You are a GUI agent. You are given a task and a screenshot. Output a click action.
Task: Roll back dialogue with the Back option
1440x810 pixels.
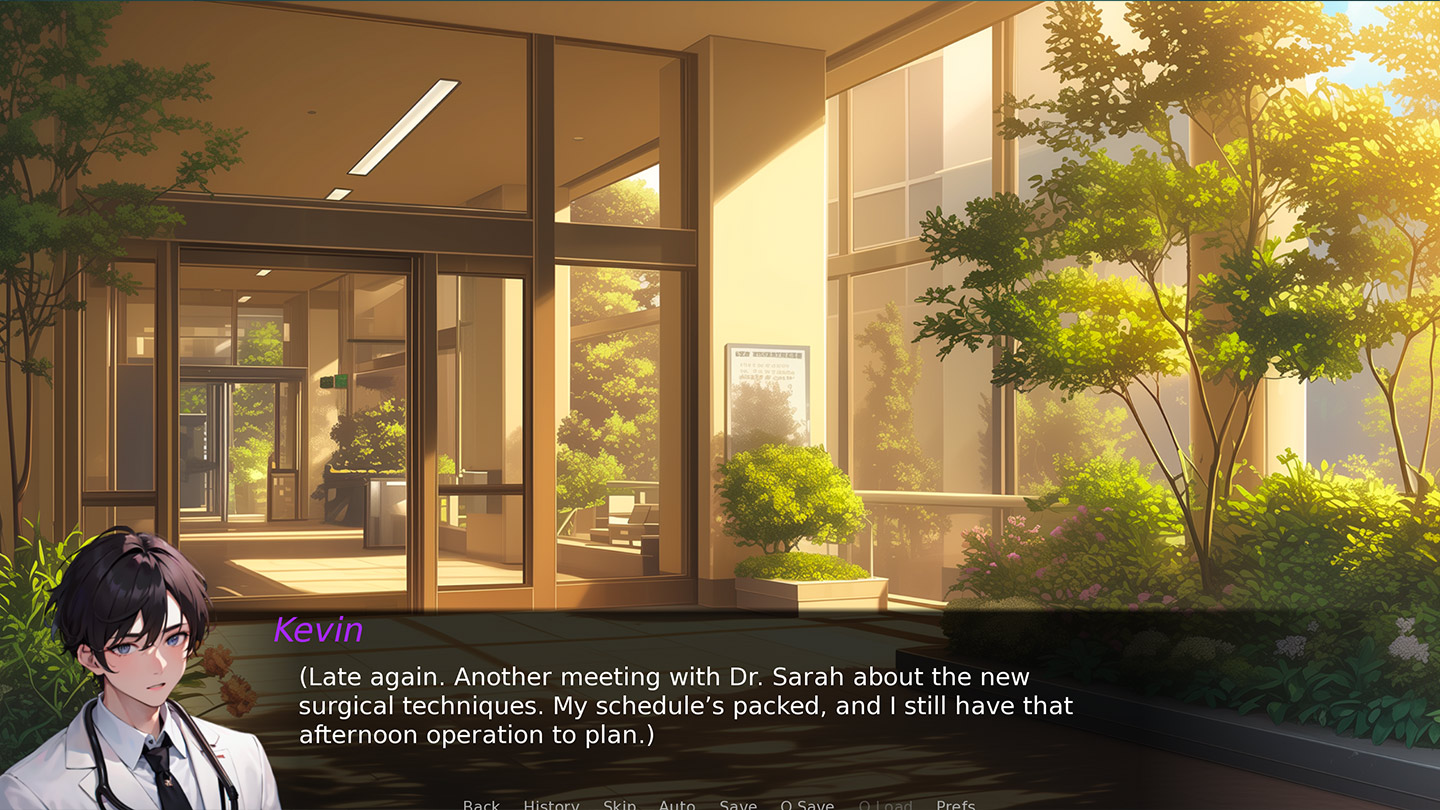(x=481, y=804)
